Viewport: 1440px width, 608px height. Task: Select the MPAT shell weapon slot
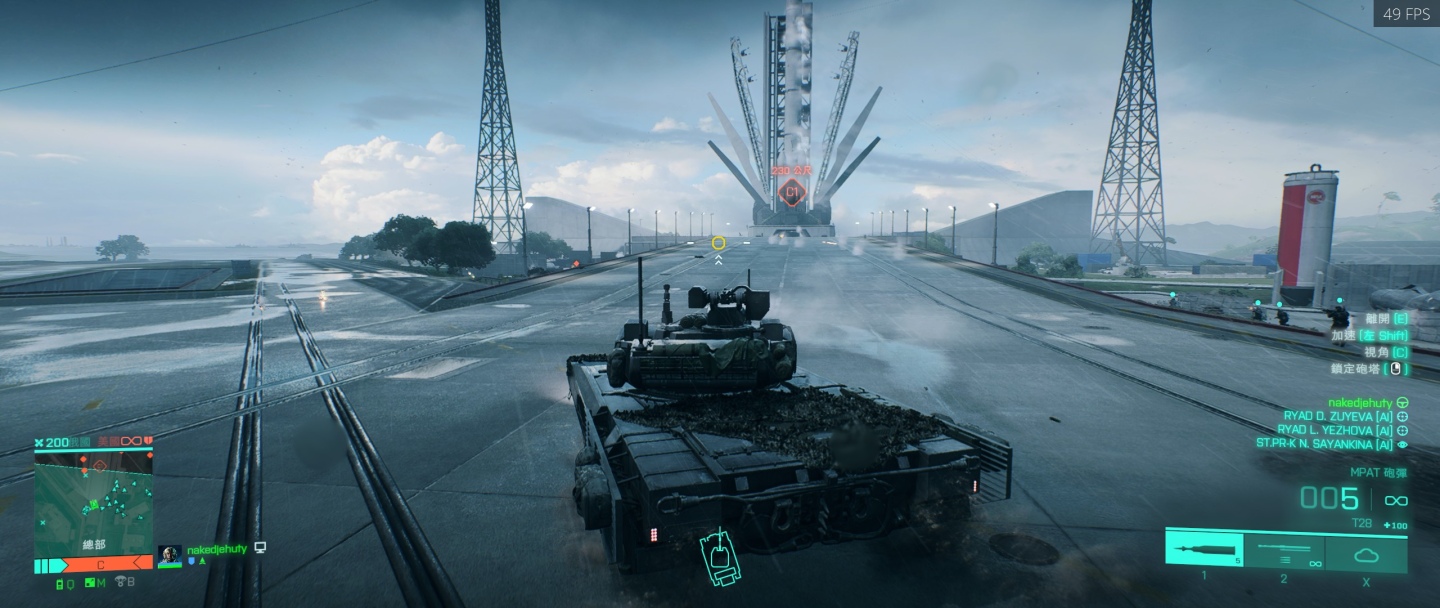point(1204,551)
